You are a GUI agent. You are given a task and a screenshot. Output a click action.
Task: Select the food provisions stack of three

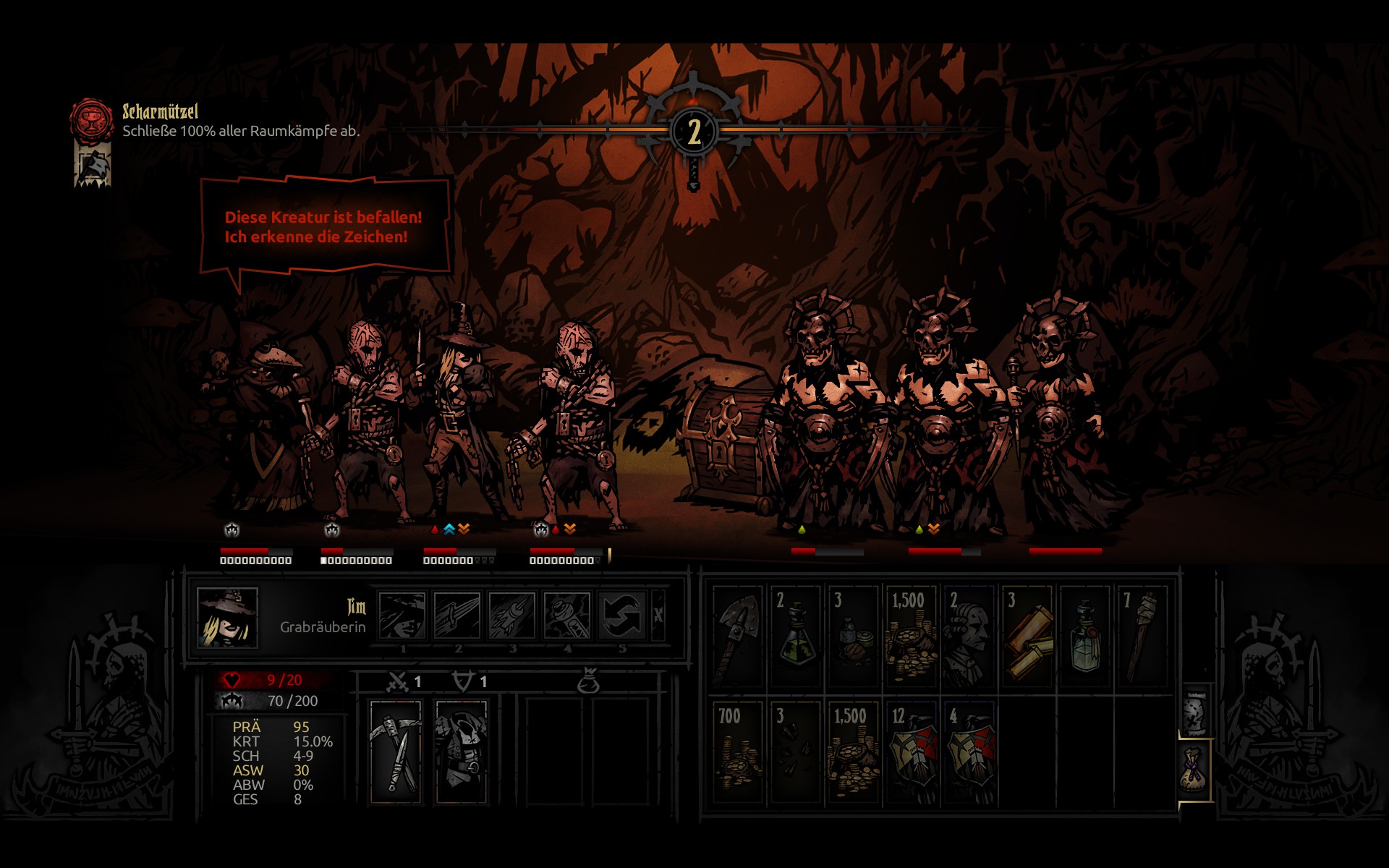pyautogui.click(x=854, y=635)
